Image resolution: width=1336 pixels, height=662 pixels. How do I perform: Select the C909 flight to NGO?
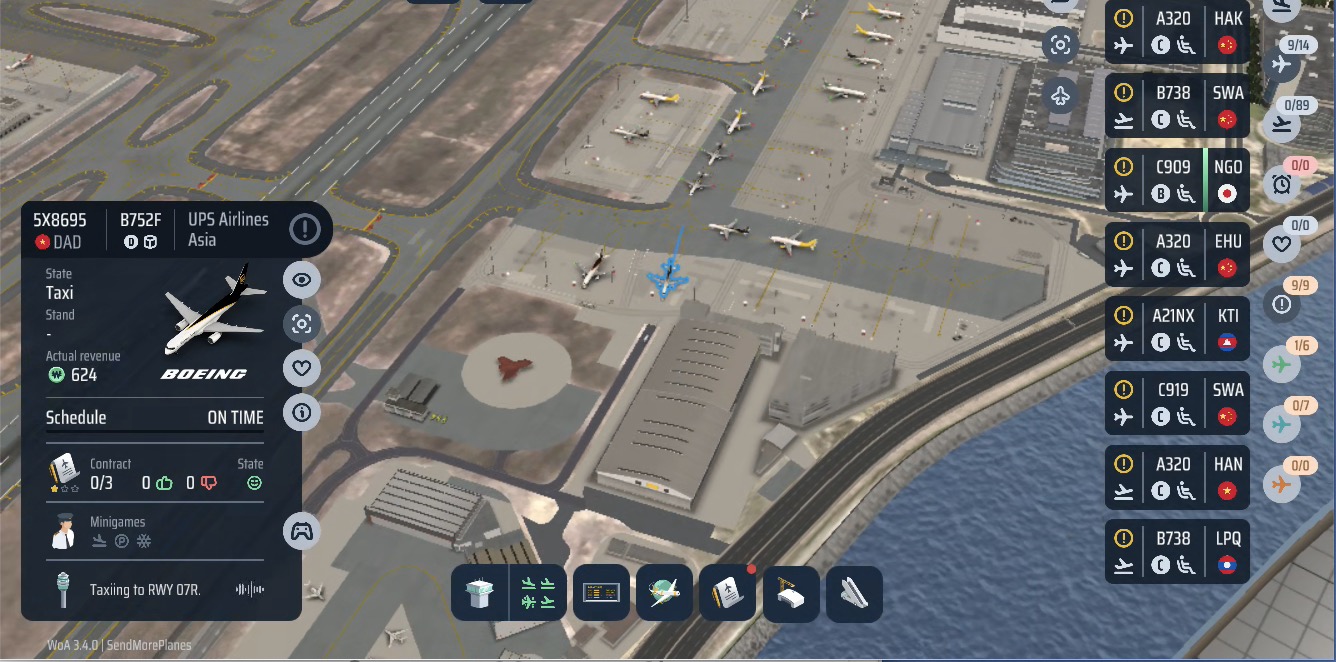tap(1177, 180)
